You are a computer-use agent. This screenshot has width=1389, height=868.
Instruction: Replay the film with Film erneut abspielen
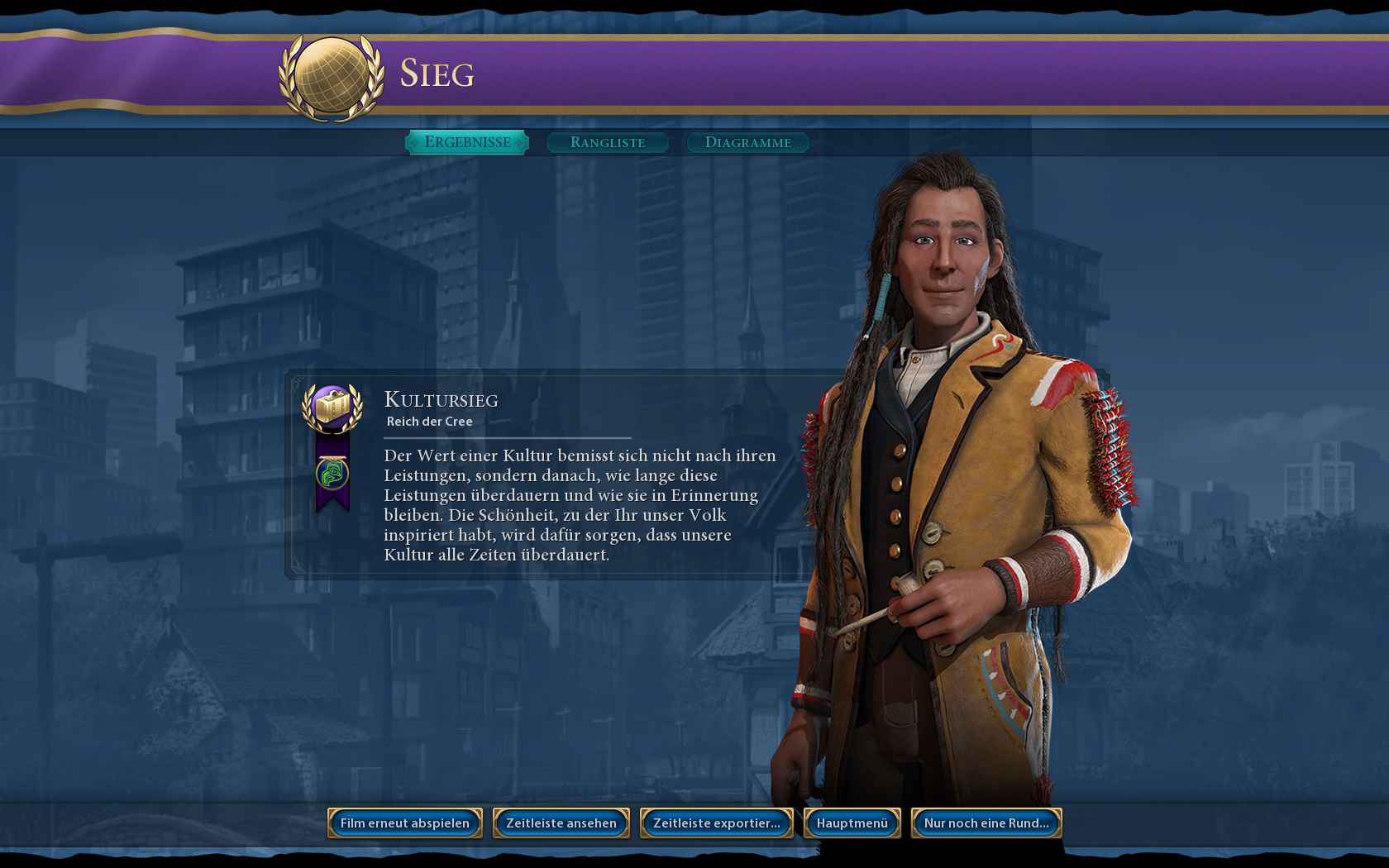pyautogui.click(x=405, y=823)
